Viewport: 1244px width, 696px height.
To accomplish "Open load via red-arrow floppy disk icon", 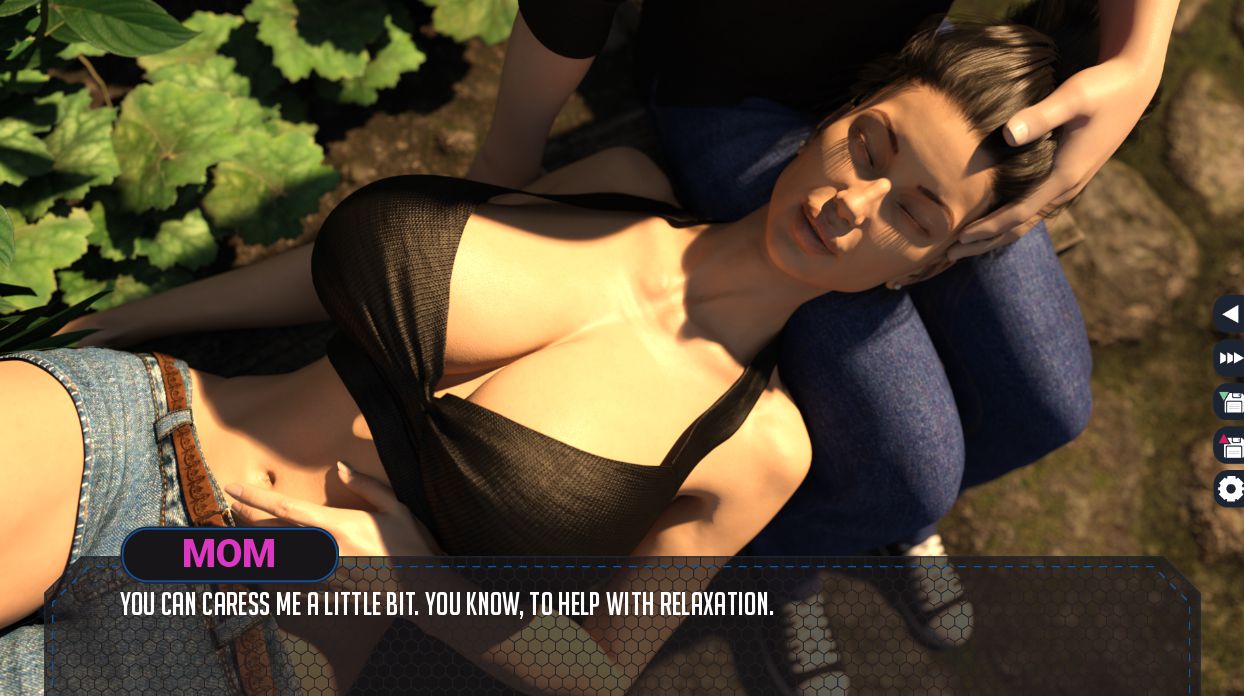I will click(x=1230, y=445).
